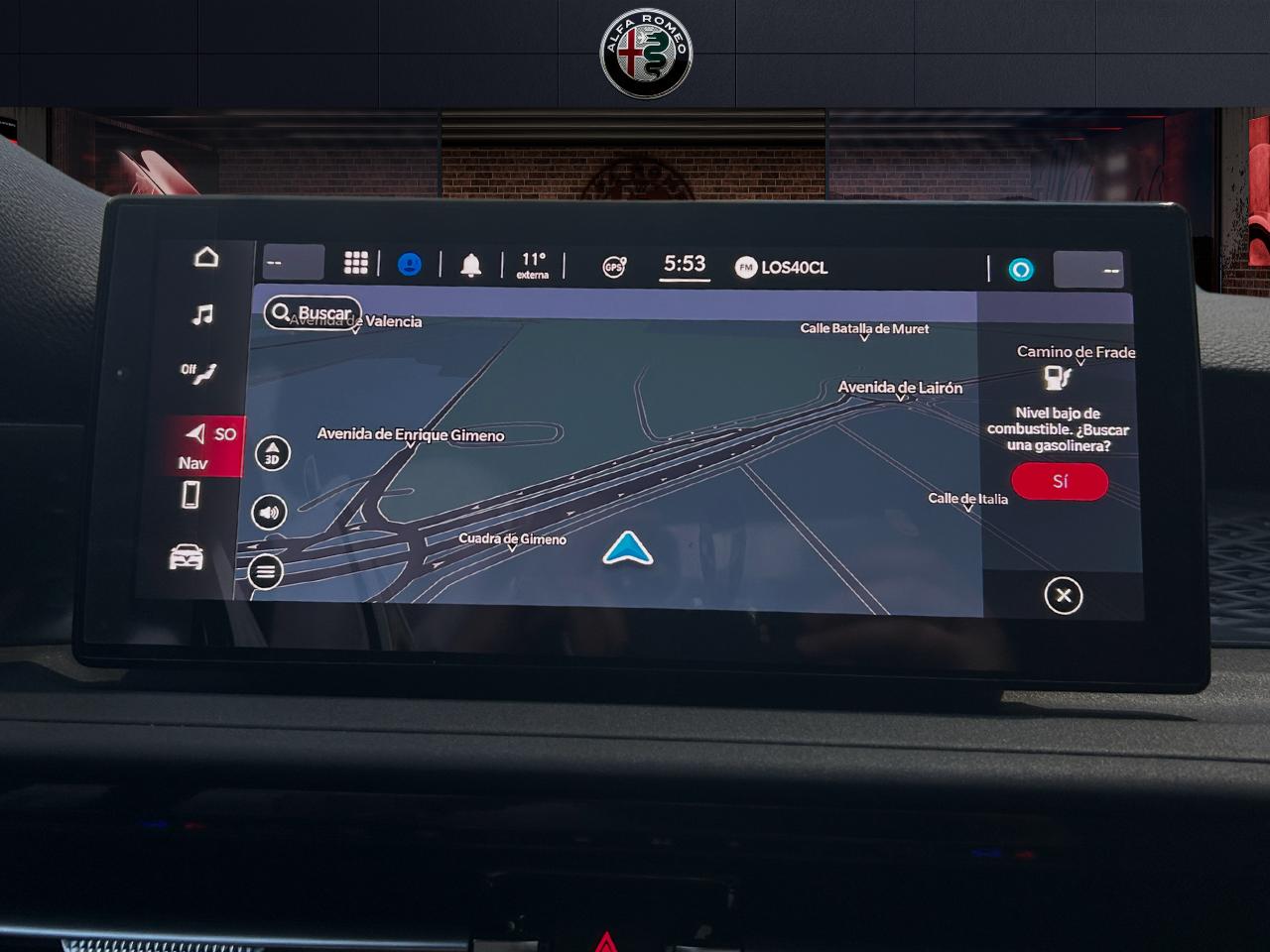Show notifications with the bell icon
This screenshot has width=1270, height=952.
click(471, 266)
